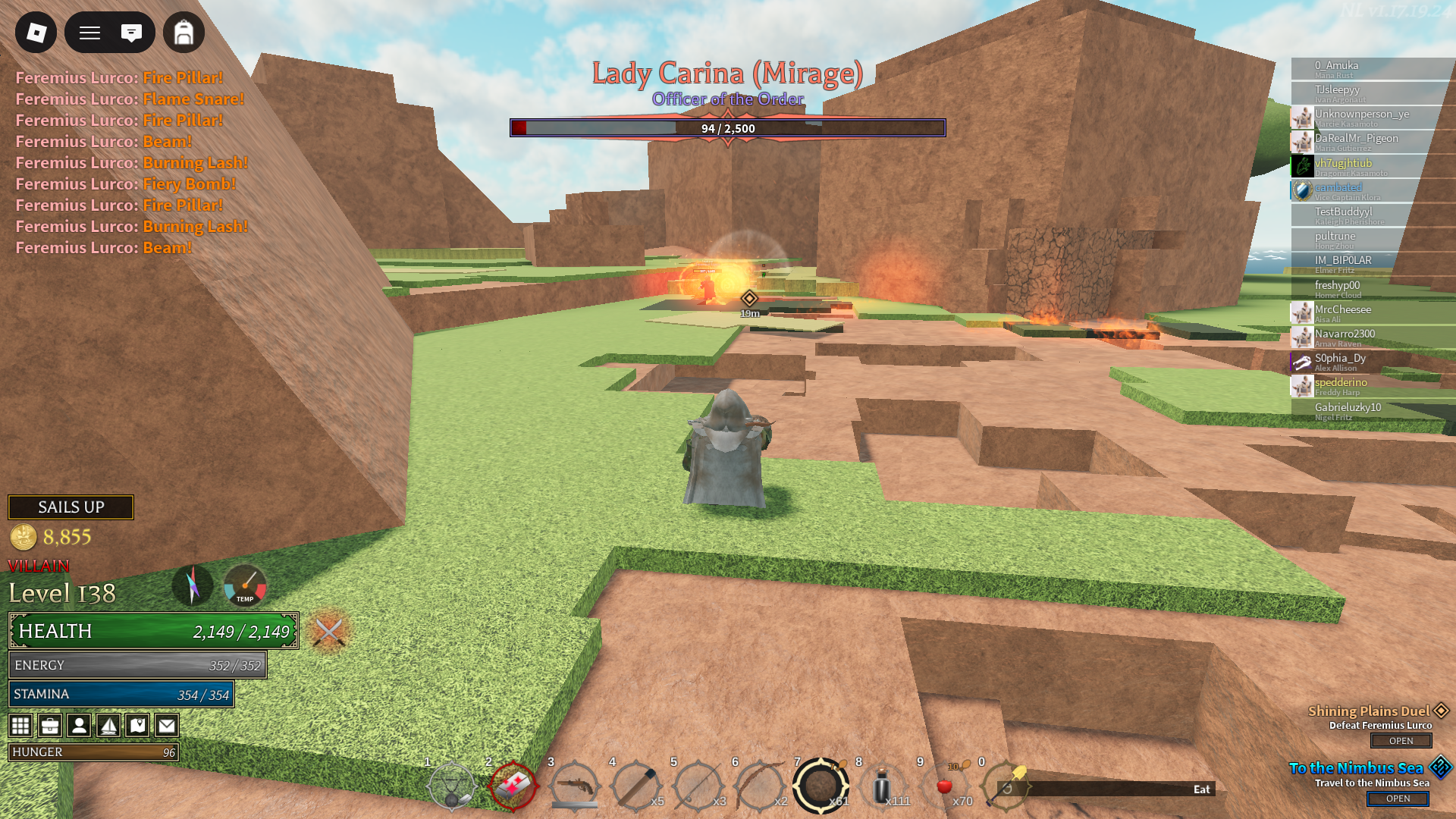The width and height of the screenshot is (1456, 819).
Task: Open the map icon
Action: pyautogui.click(x=137, y=726)
